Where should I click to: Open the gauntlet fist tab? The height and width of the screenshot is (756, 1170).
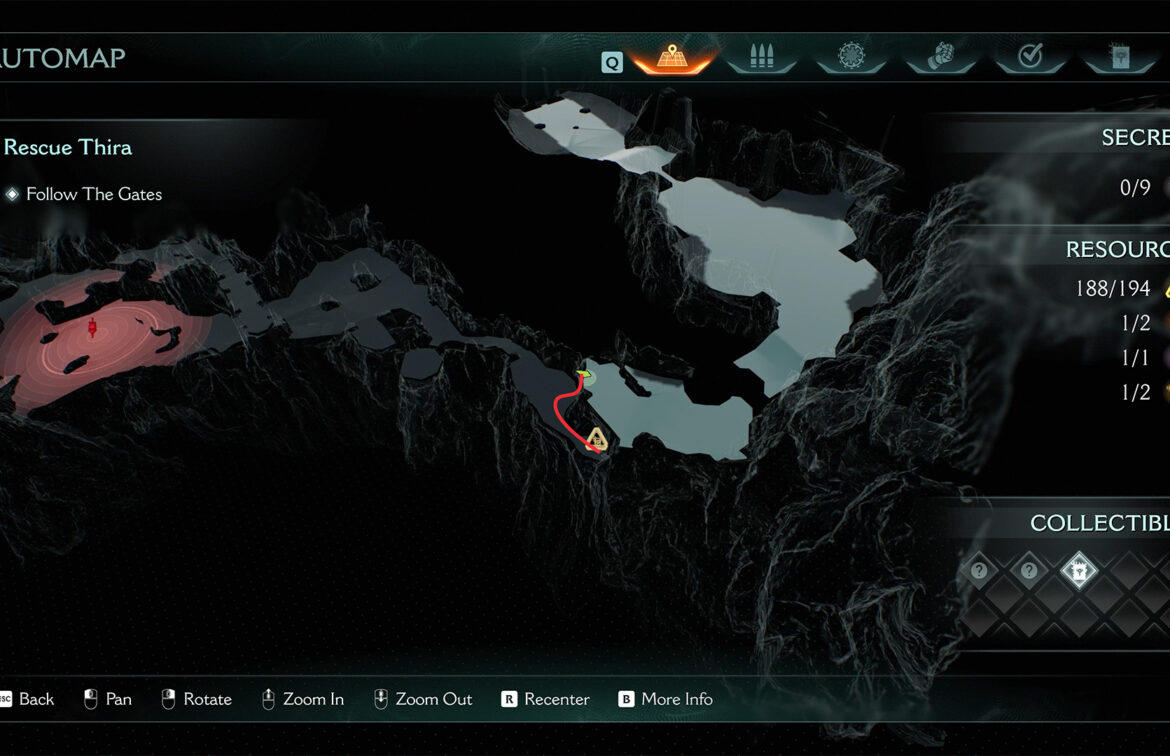point(940,58)
